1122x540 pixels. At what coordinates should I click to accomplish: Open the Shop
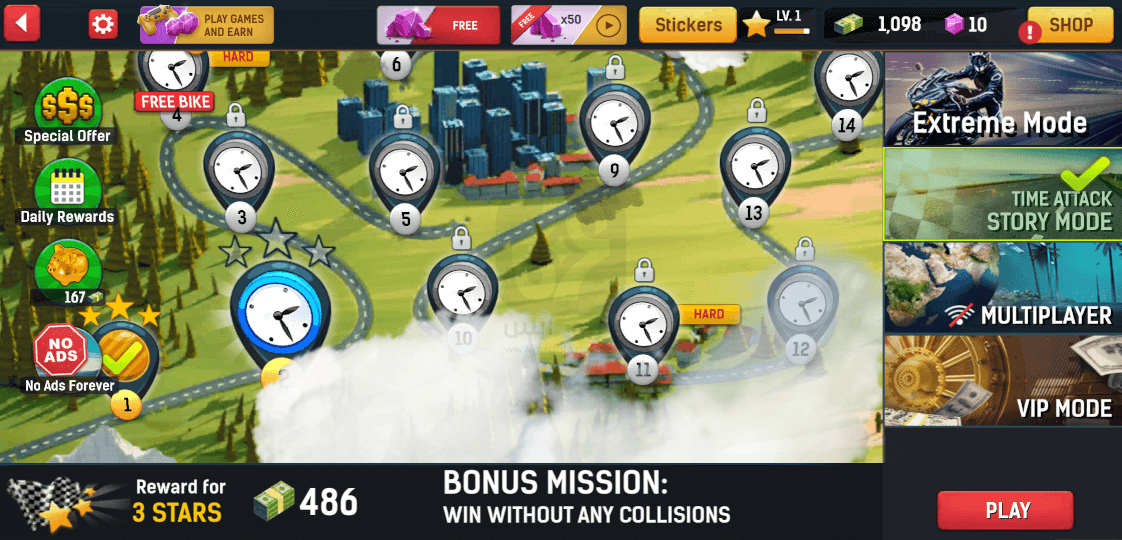click(x=1070, y=25)
